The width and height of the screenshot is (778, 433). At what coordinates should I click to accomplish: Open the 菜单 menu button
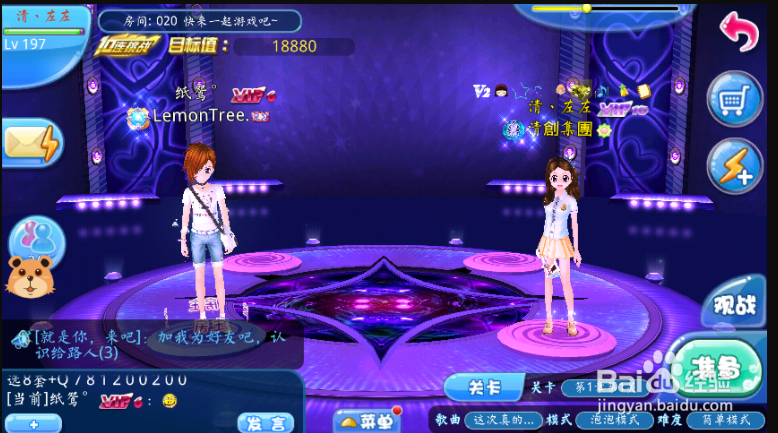pos(365,421)
